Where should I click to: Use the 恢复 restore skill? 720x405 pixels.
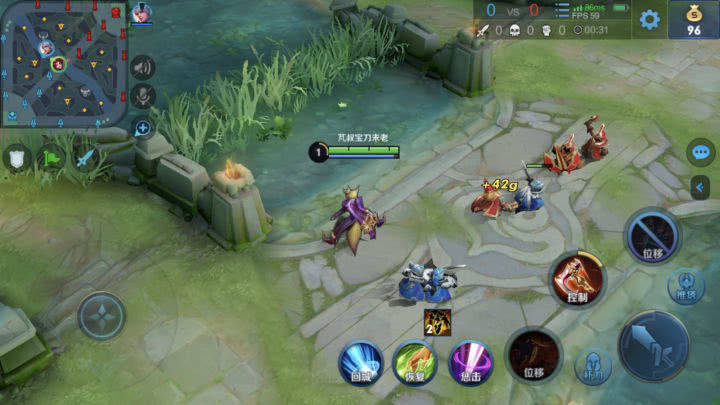point(414,360)
